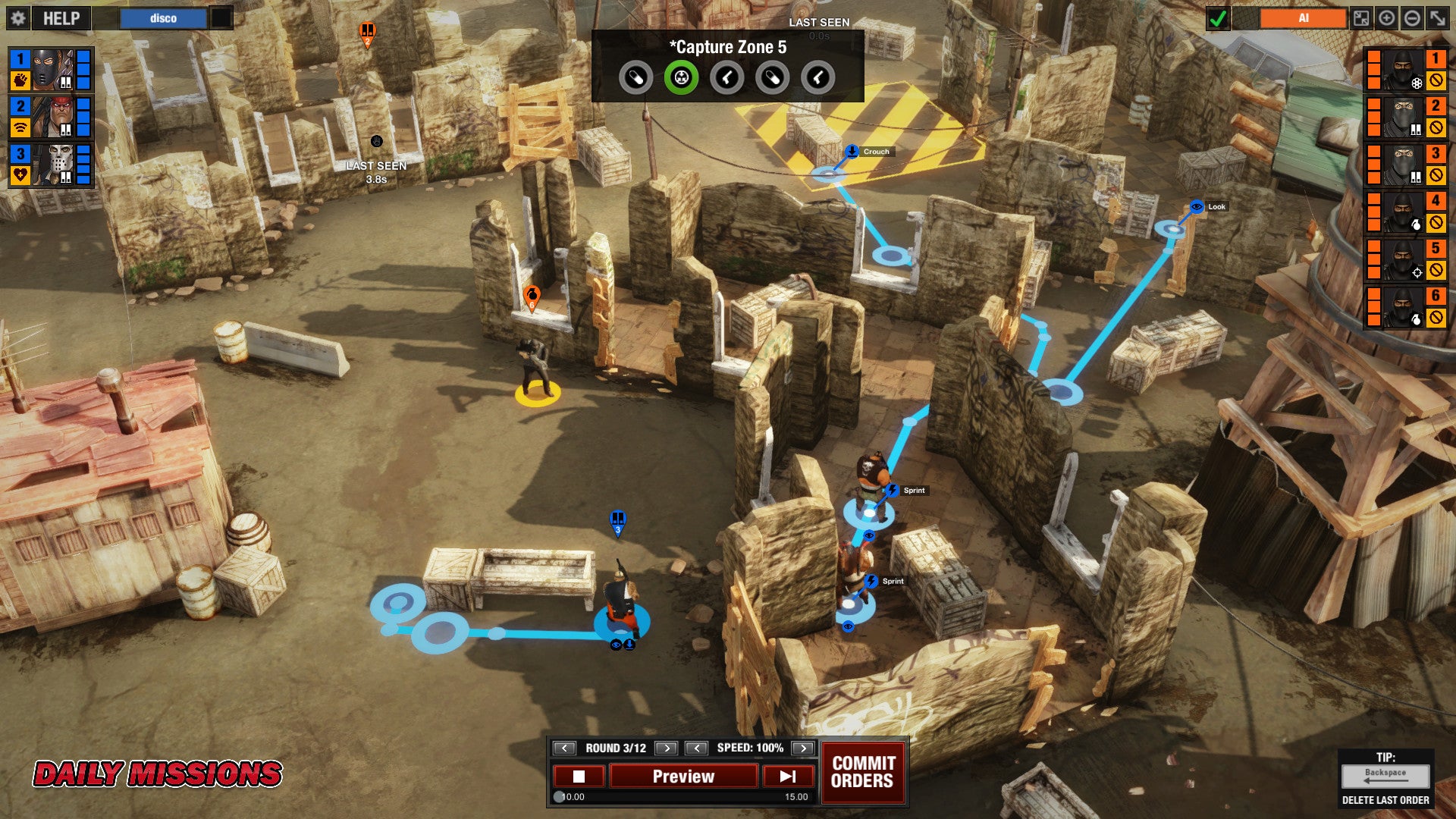Zoom the camera out with minus button

click(1412, 18)
